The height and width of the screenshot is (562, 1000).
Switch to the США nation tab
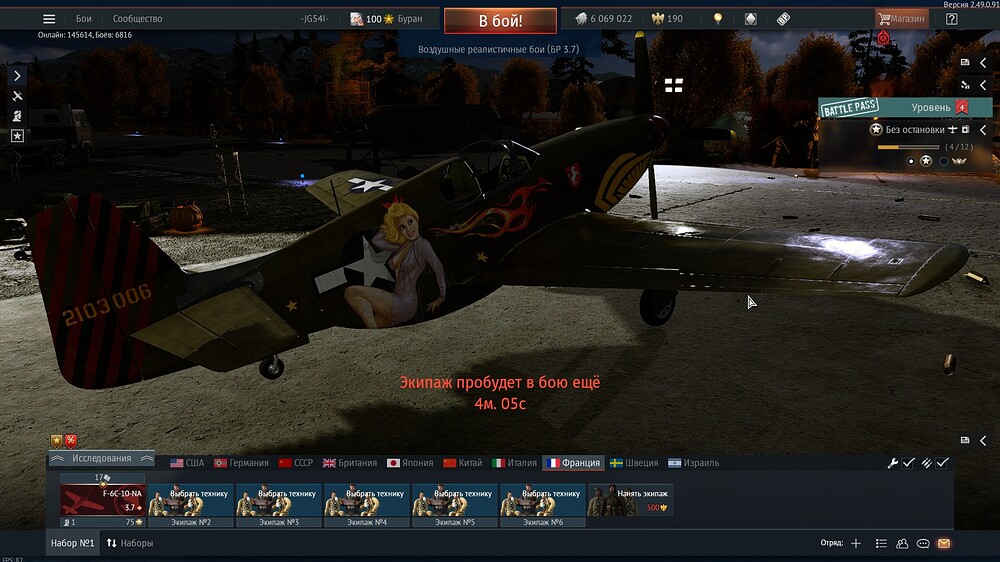[x=187, y=463]
